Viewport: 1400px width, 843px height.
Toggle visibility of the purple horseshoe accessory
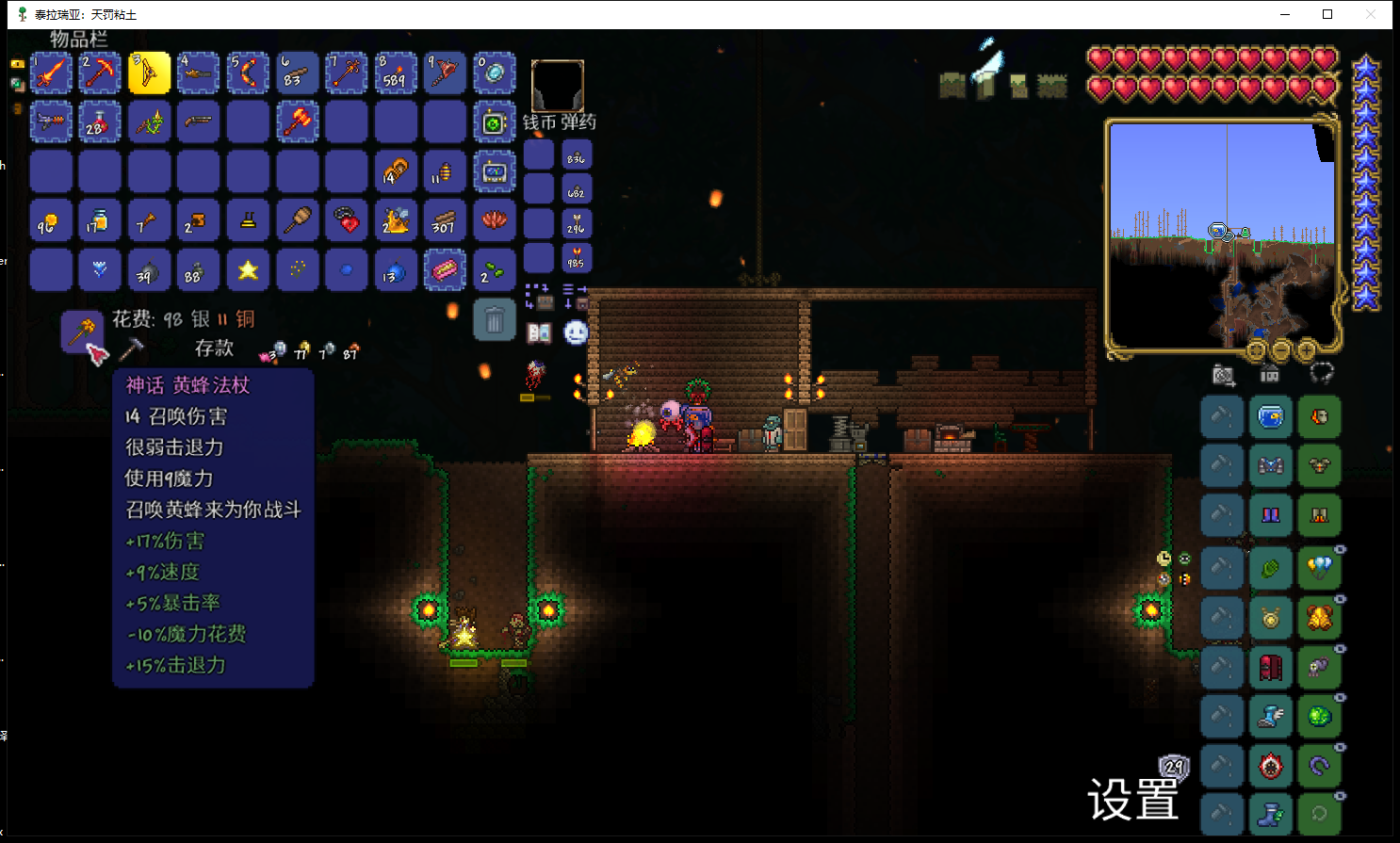click(1340, 748)
